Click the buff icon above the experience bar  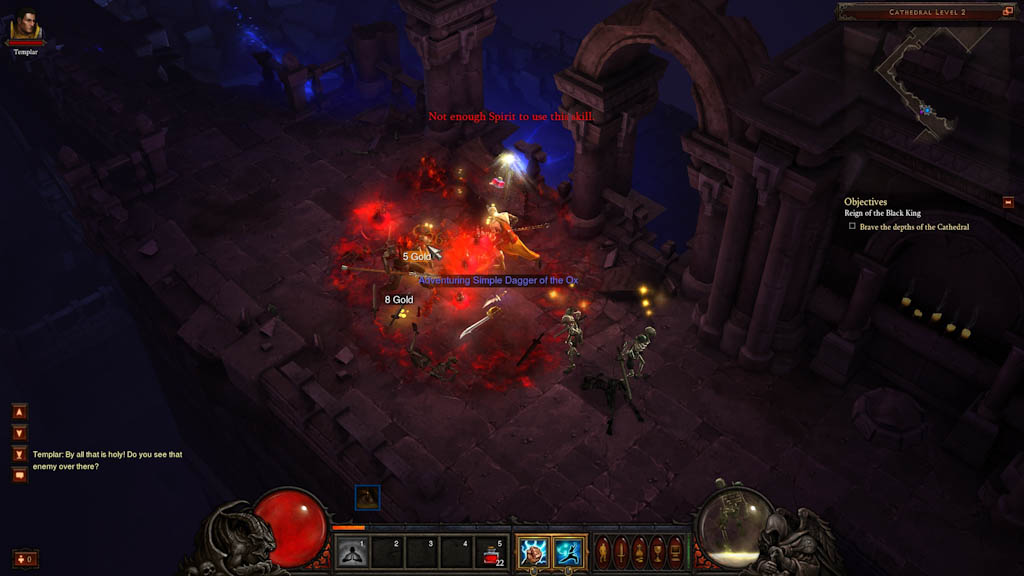tap(367, 497)
